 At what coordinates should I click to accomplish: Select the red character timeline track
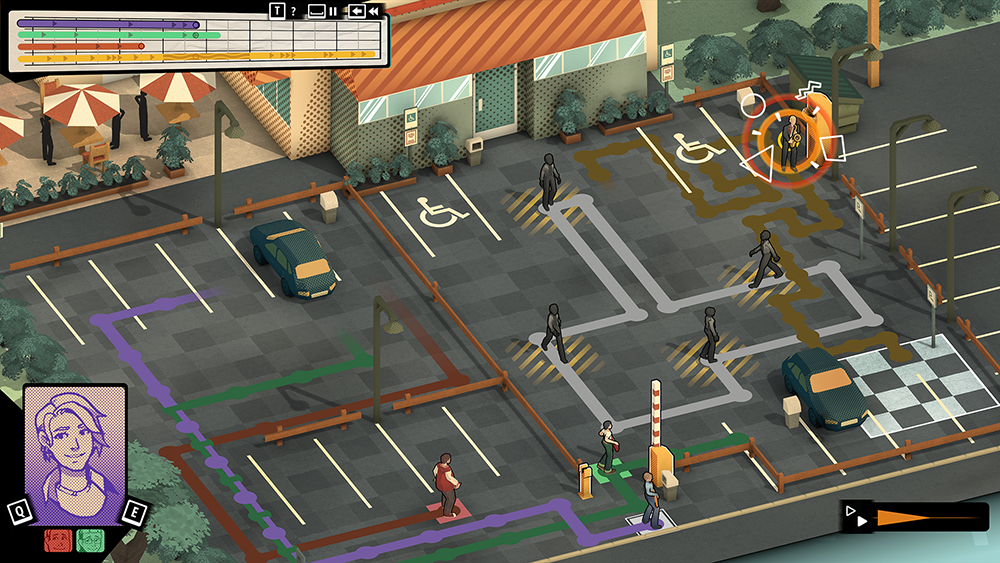82,46
